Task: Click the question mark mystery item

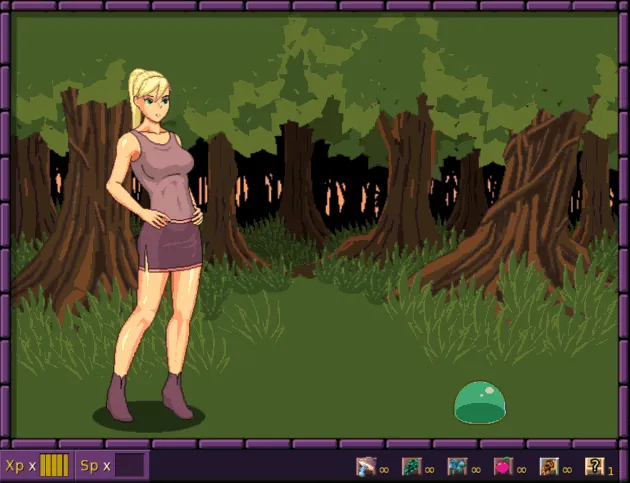Action: (x=595, y=466)
